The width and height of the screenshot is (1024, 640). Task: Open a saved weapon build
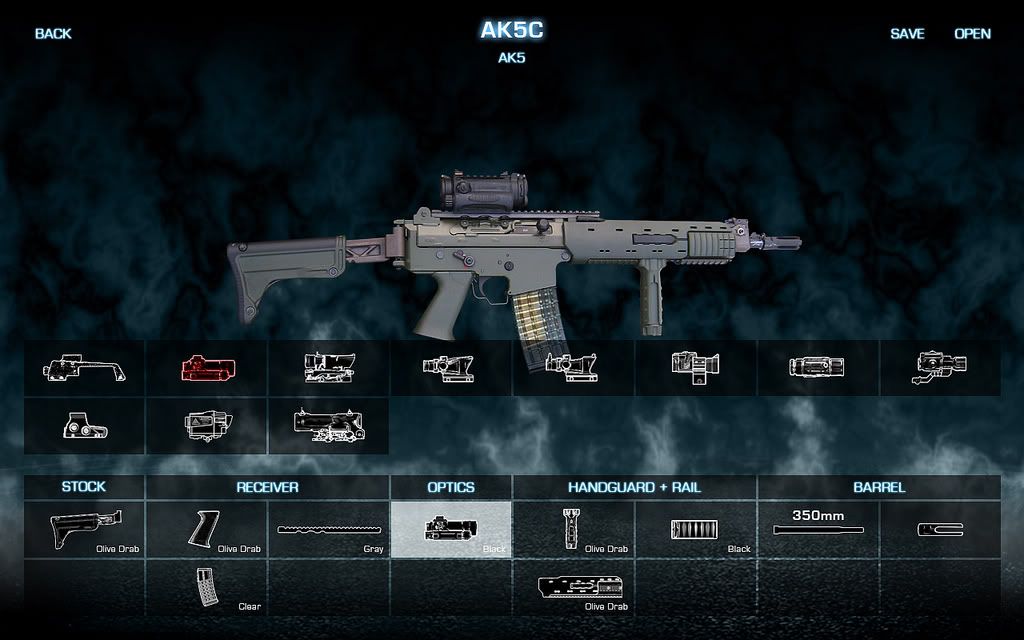(x=972, y=34)
